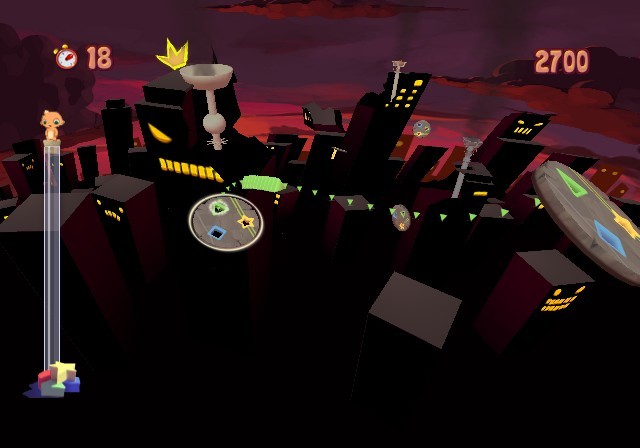Screen dimensions: 640x448
Task: Click the orange cat atop the height meter
Action: click(x=51, y=125)
